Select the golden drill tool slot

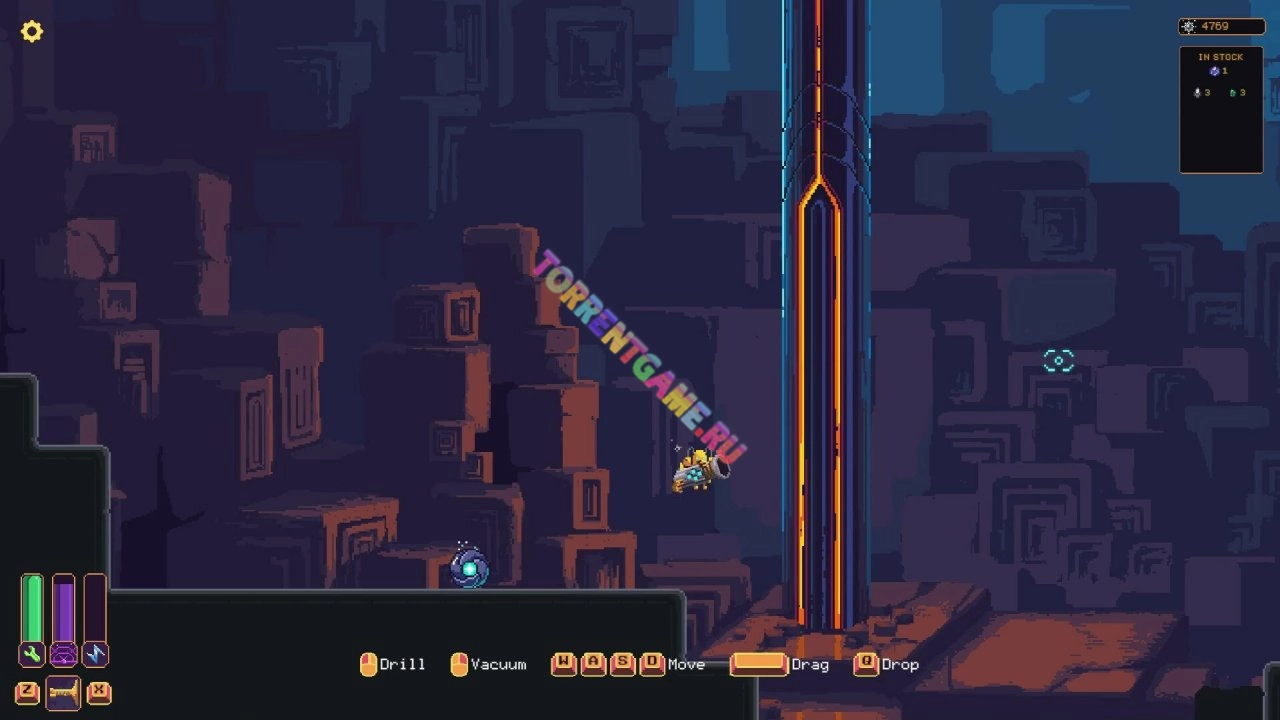click(x=63, y=692)
